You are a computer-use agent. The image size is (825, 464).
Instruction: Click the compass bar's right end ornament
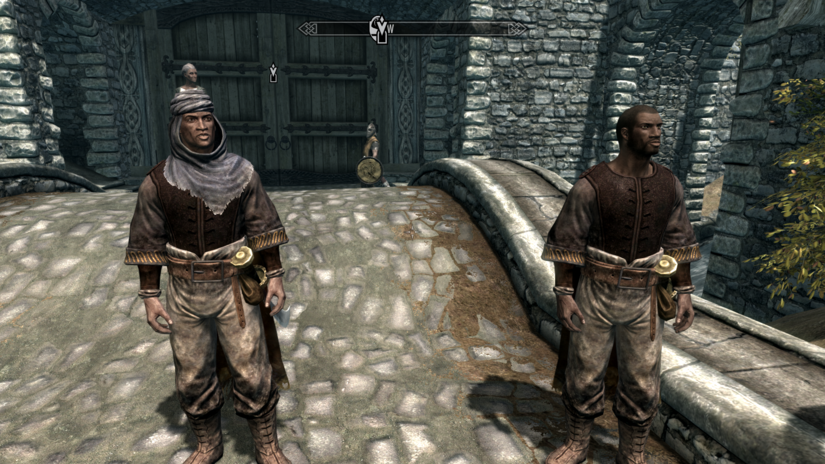[518, 29]
